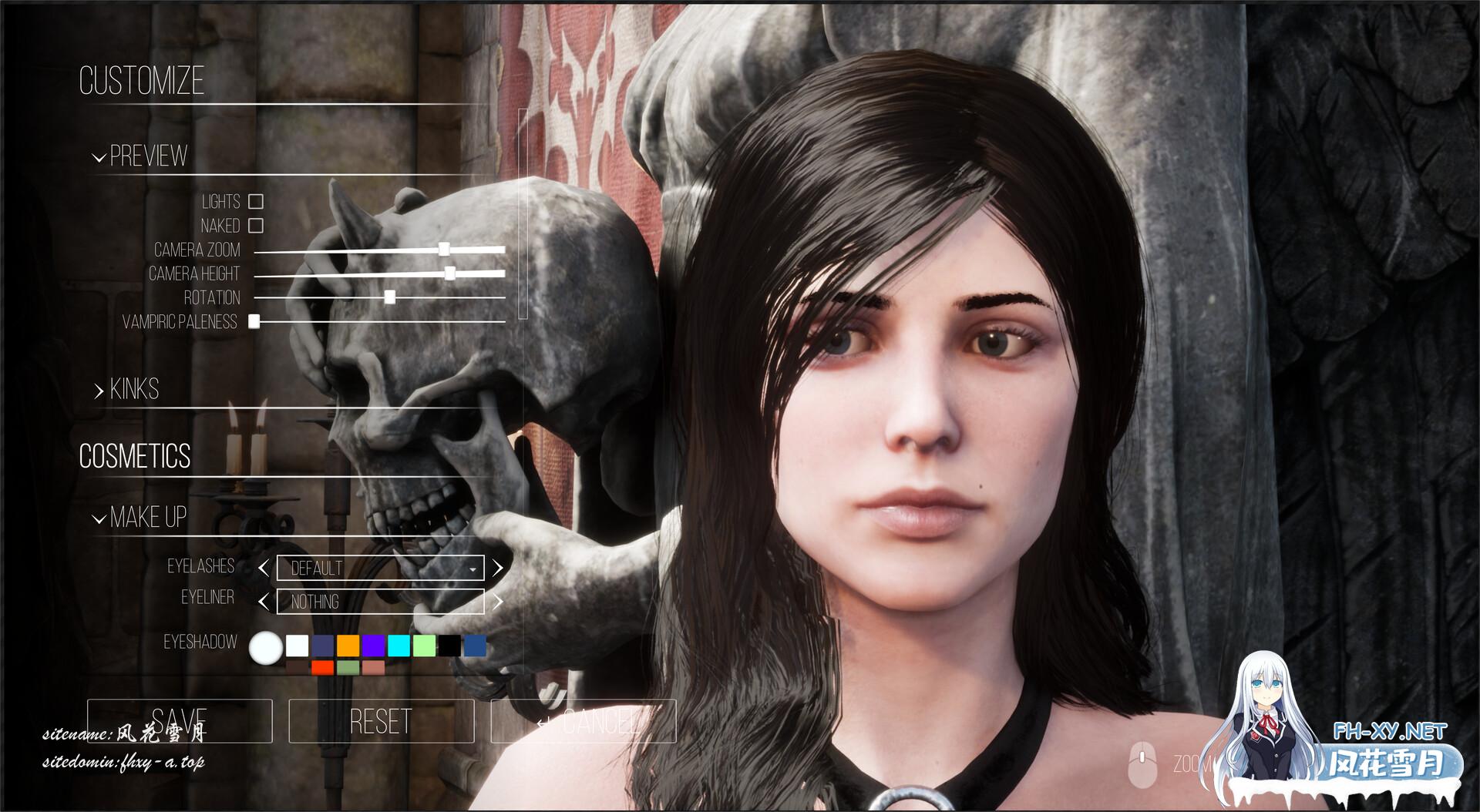The width and height of the screenshot is (1480, 812).
Task: Pick the orange eyeshadow swatch
Action: click(x=348, y=645)
